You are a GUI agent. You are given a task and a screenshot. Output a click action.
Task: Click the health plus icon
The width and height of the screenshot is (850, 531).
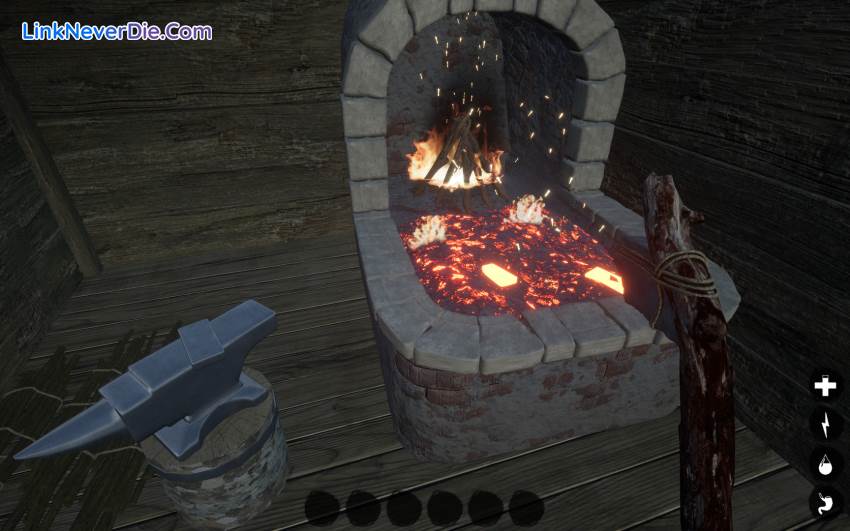coord(825,387)
